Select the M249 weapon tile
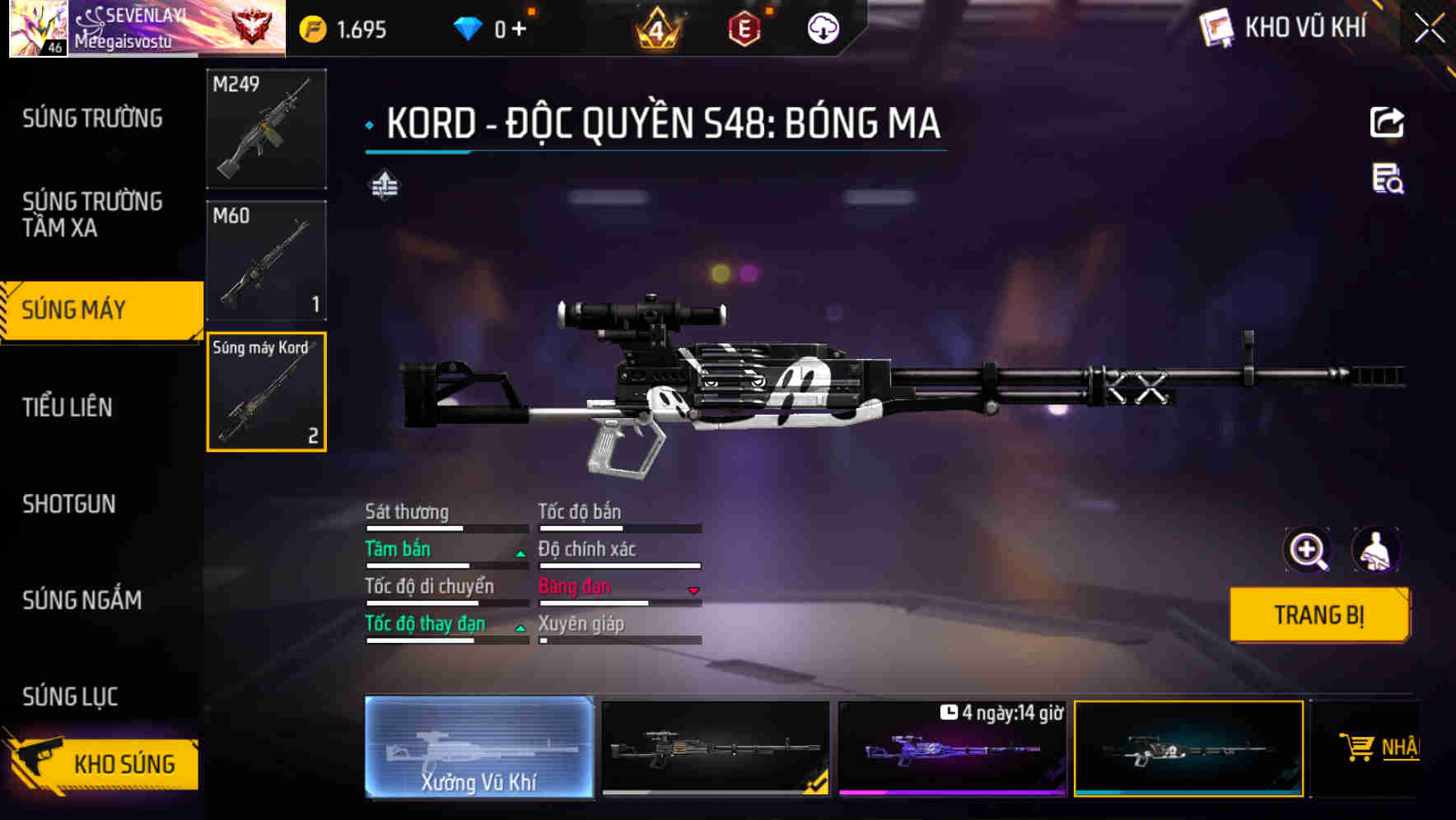This screenshot has height=820, width=1456. (266, 129)
